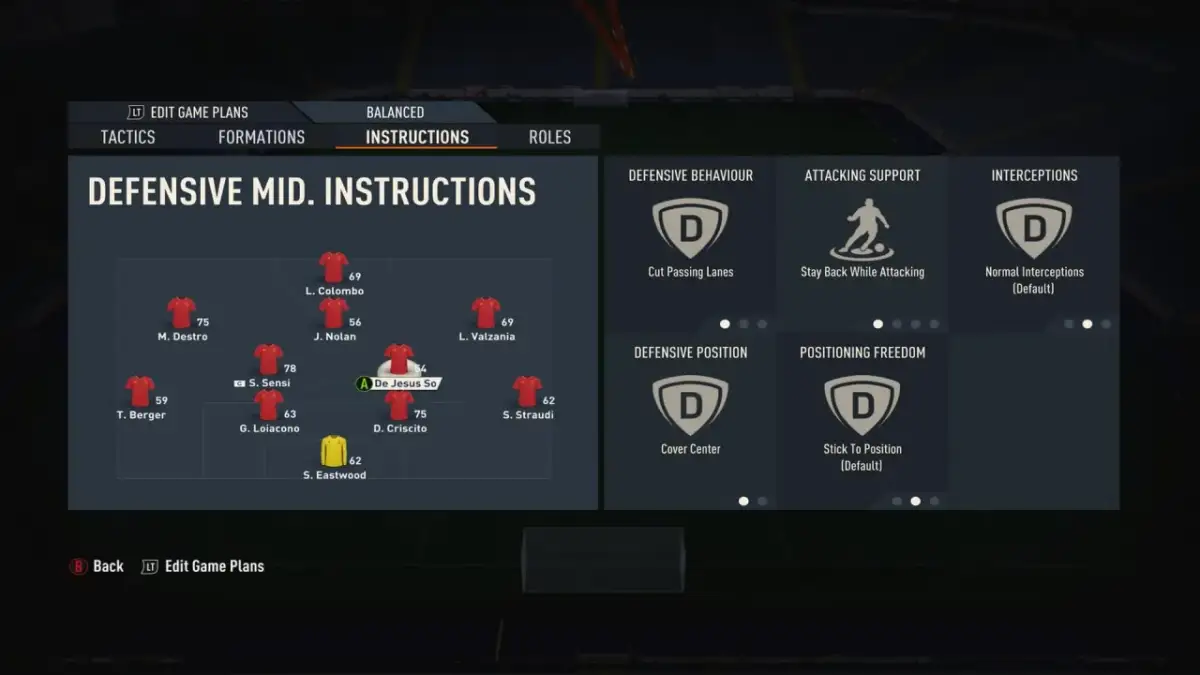The width and height of the screenshot is (1200, 675).
Task: Pick S. Straudi's player shirt
Action: tap(527, 391)
